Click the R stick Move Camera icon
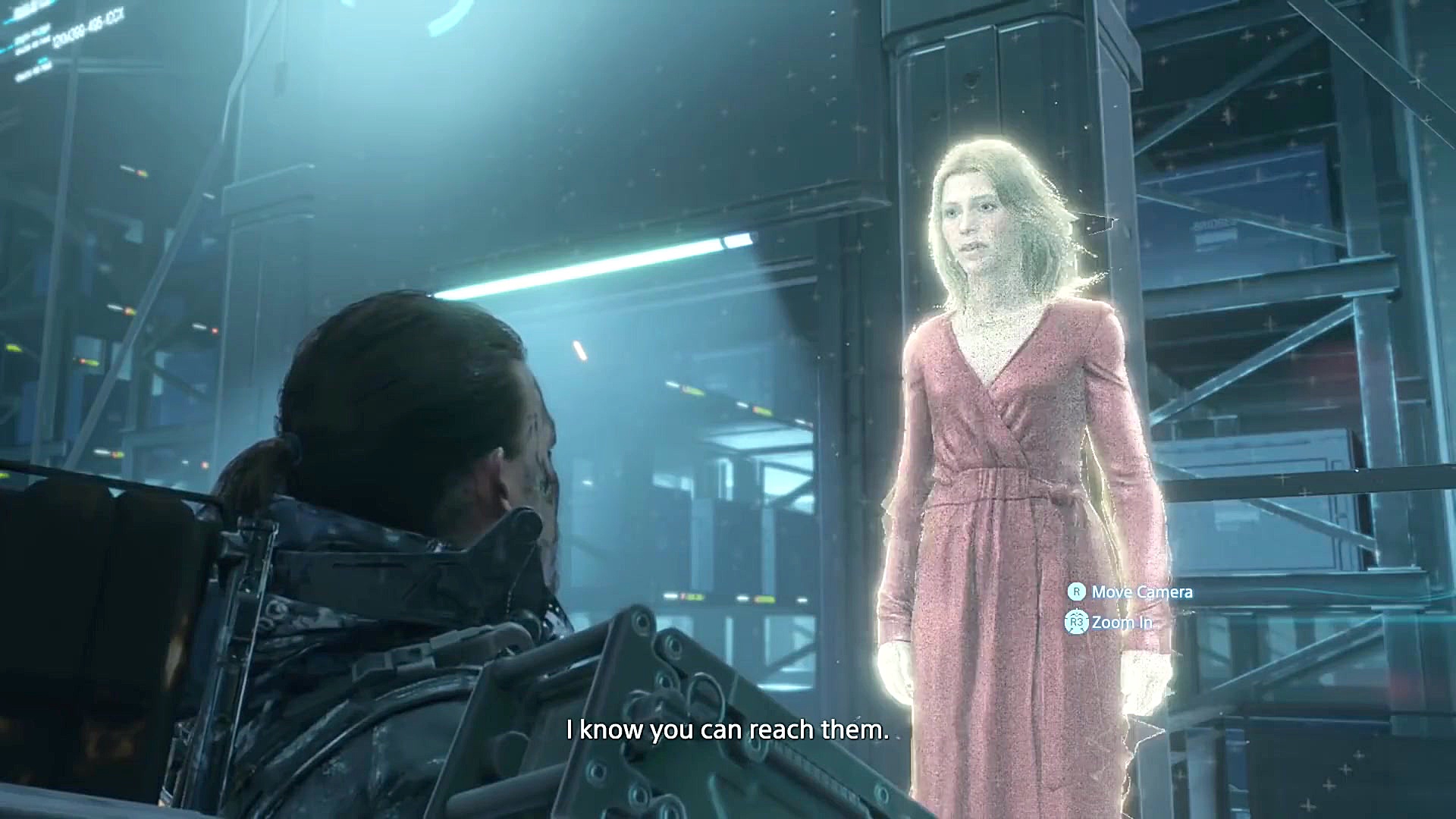This screenshot has width=1456, height=819. (x=1075, y=591)
